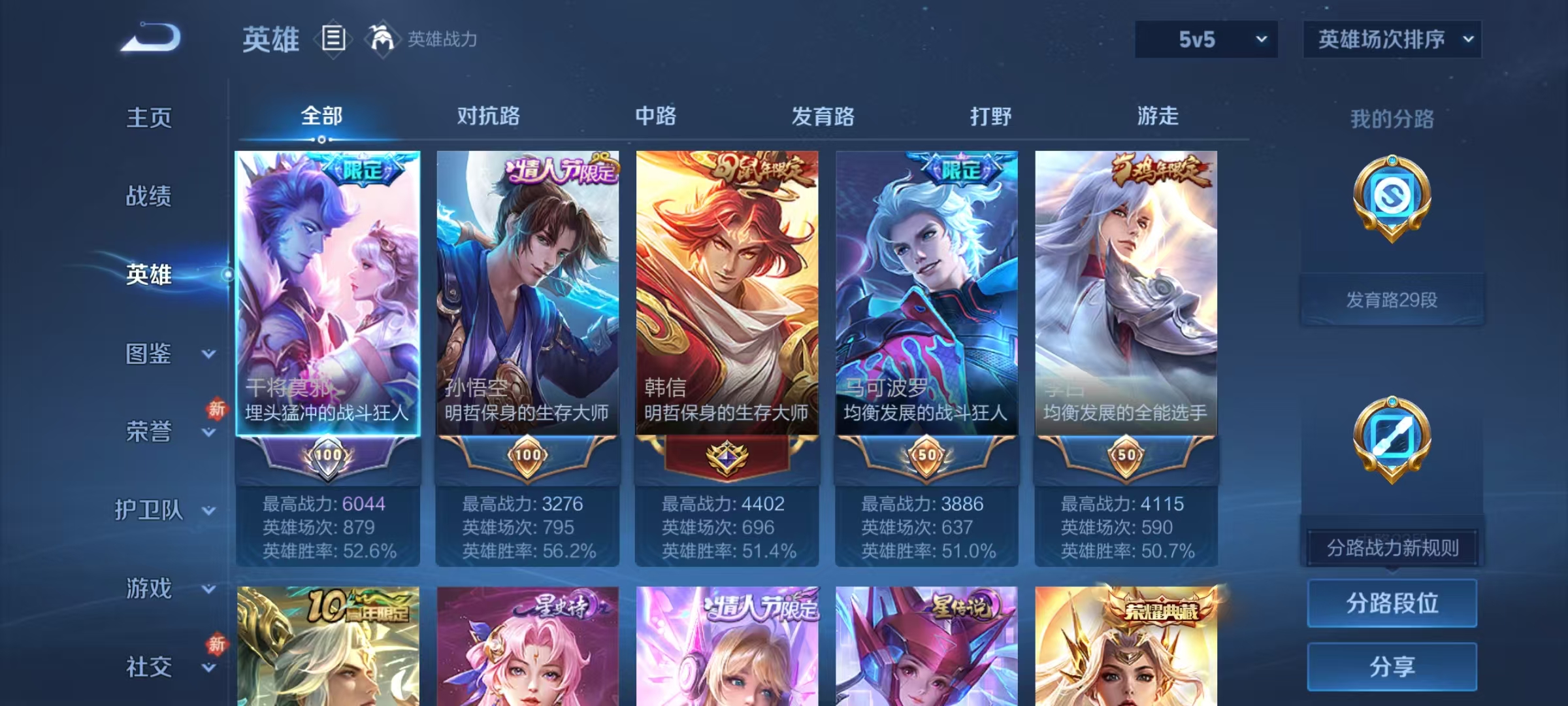Click the red proficiency medal under 韩信
This screenshot has width=1568, height=706.
point(727,457)
